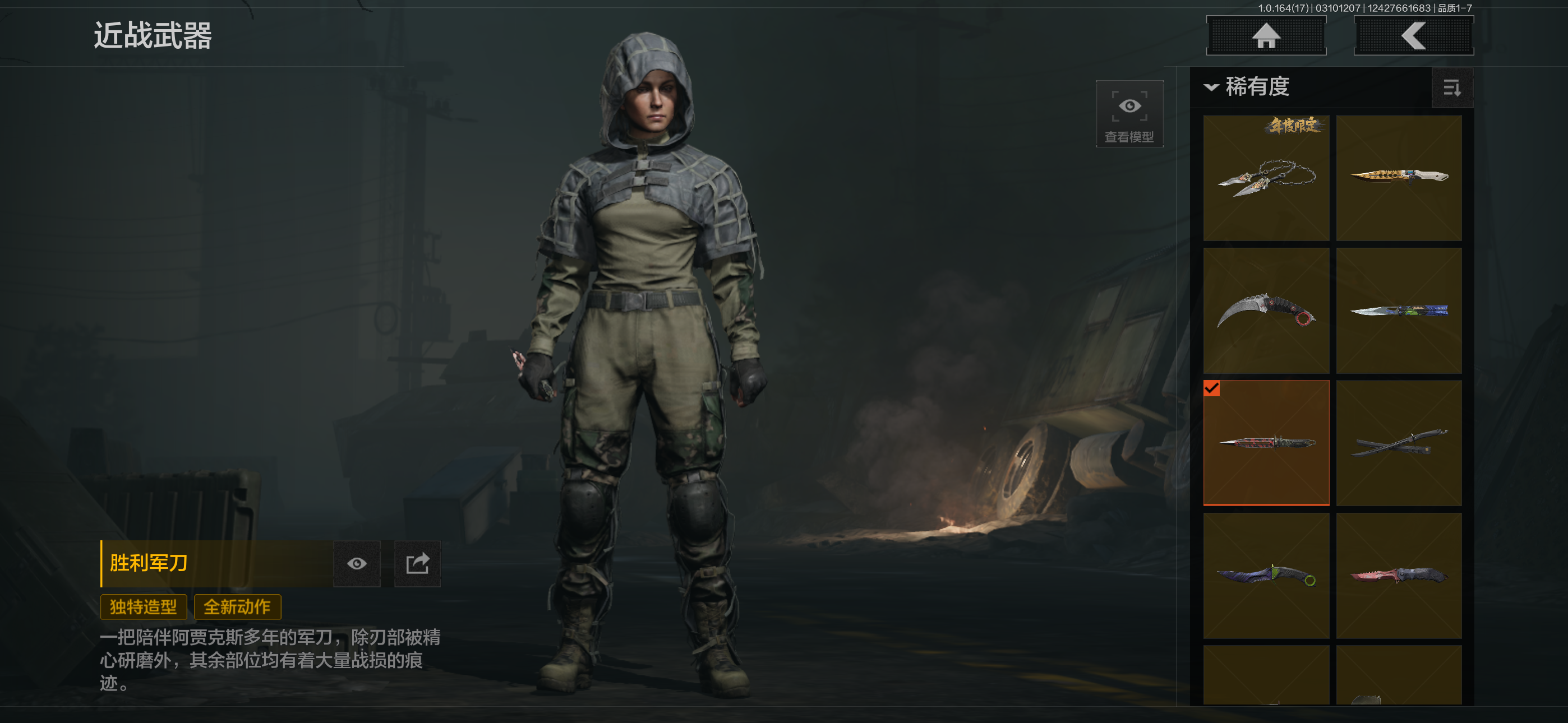Image resolution: width=1568 pixels, height=723 pixels.
Task: Select the 年度限定 chained daggers skin
Action: click(x=1266, y=178)
